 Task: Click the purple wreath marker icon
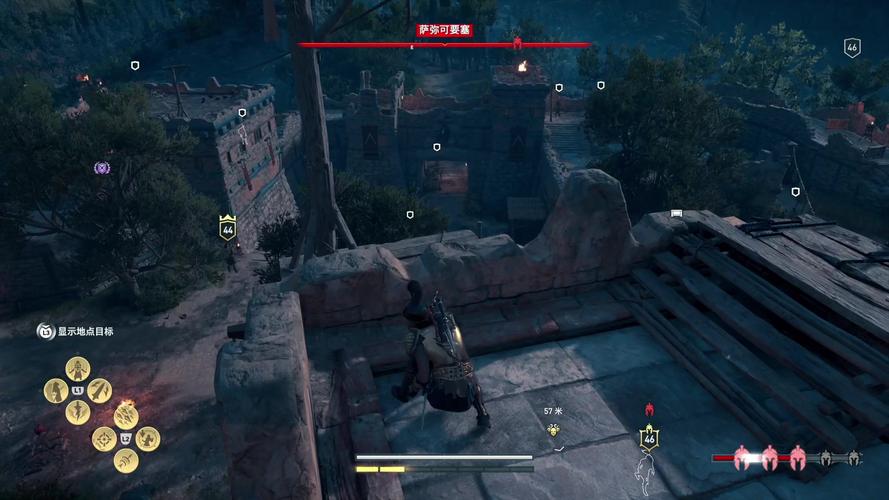click(102, 167)
